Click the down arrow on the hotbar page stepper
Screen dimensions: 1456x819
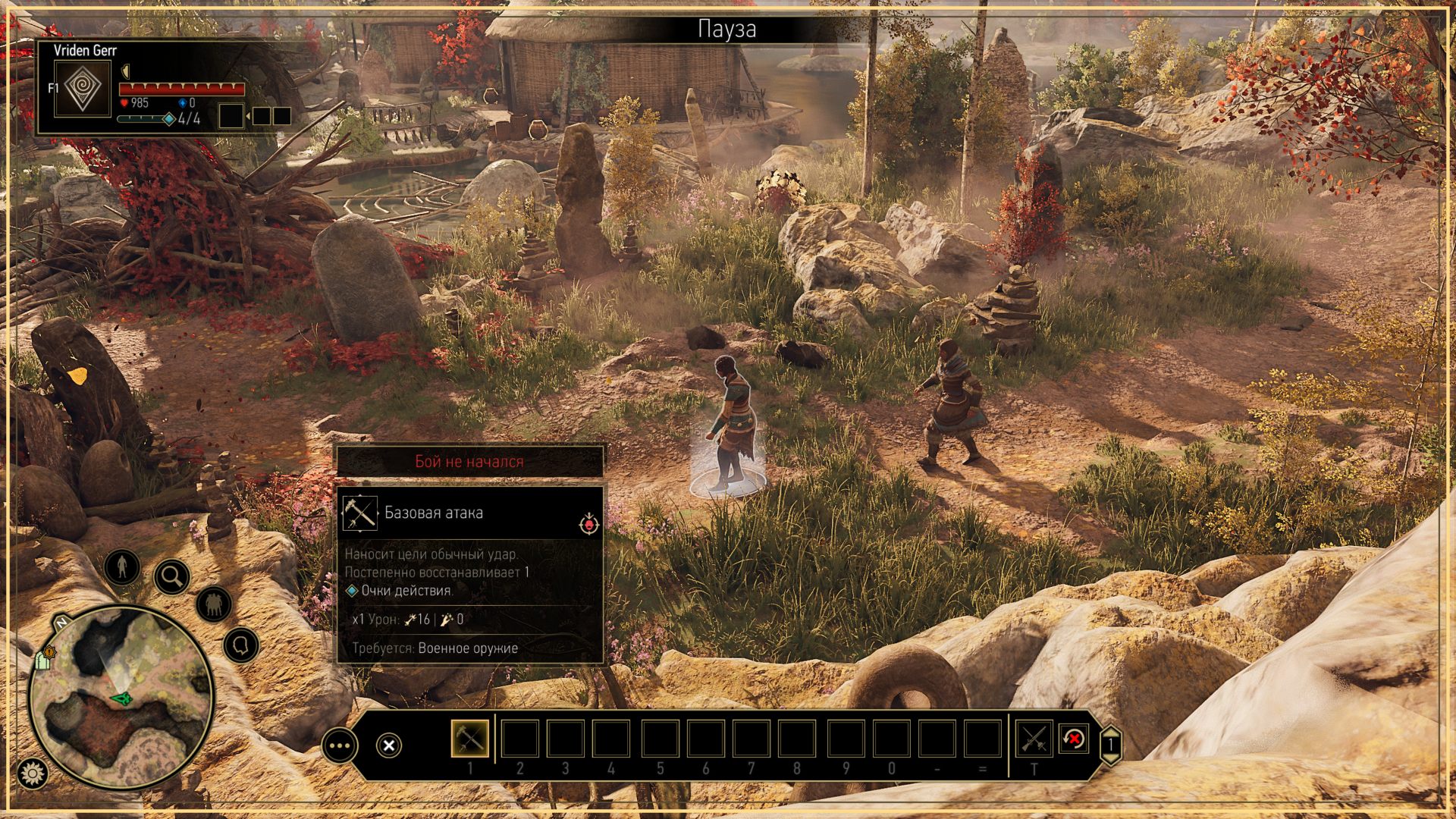tap(1110, 759)
